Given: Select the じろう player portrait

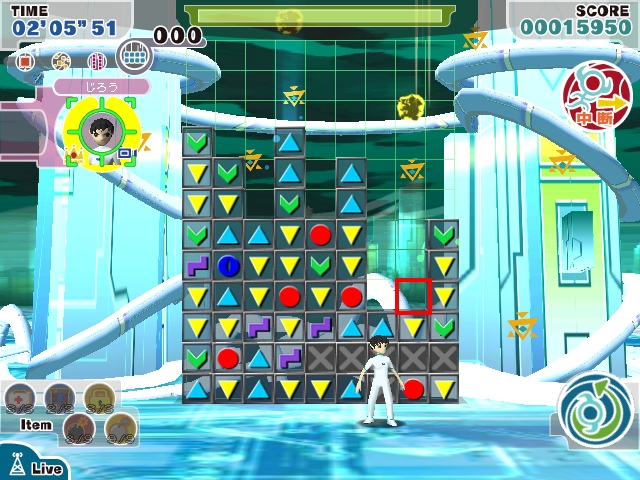Looking at the screenshot, I should tap(98, 130).
